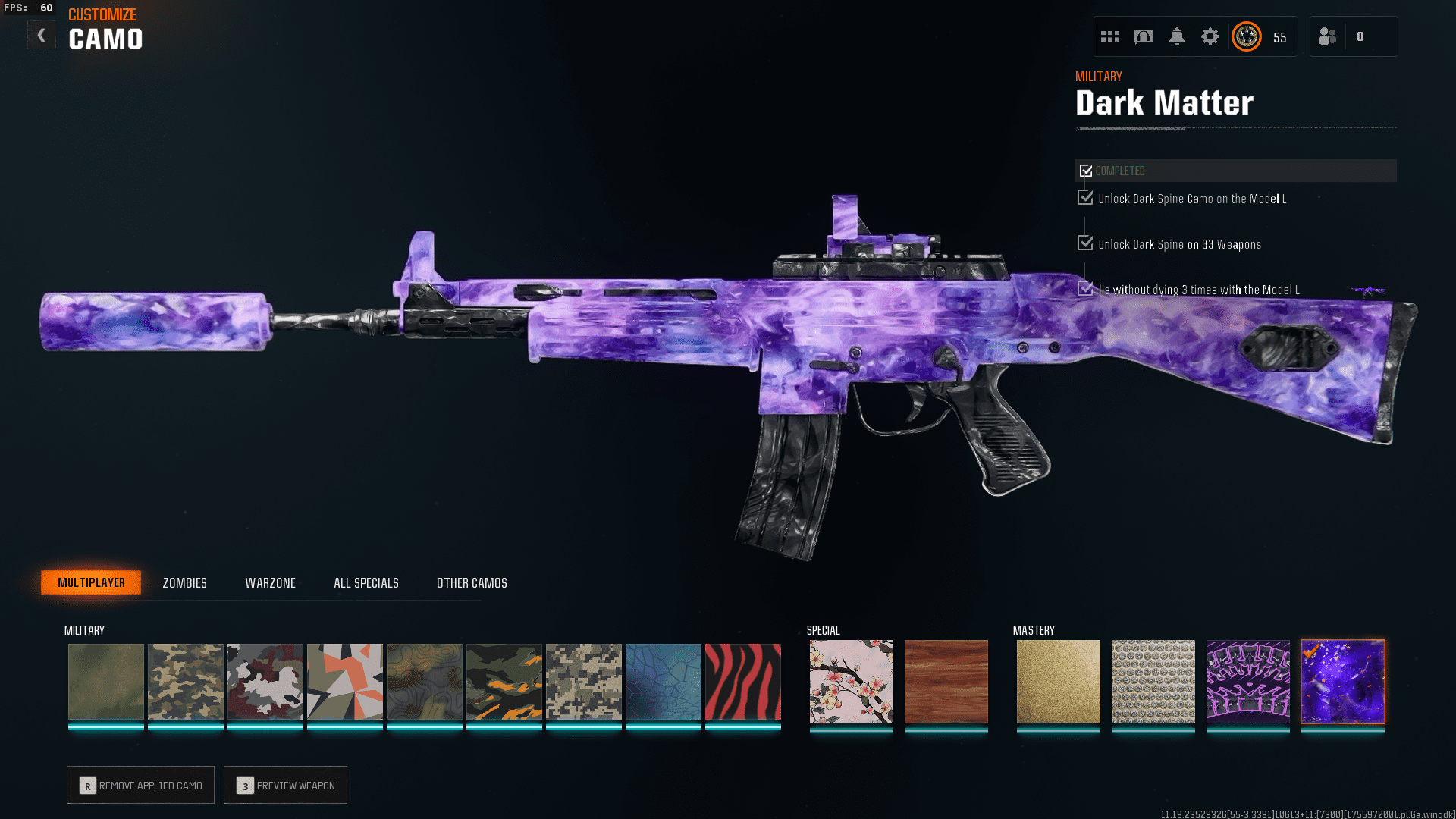Select the red tiger stripe camo
This screenshot has height=819, width=1456.
click(x=742, y=681)
